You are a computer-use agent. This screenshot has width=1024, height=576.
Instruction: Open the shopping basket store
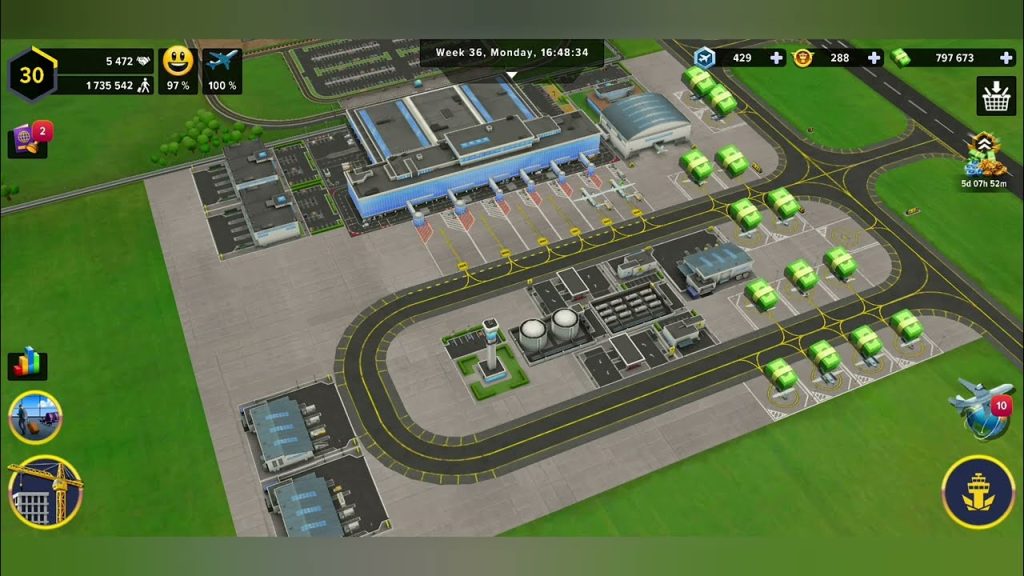995,96
